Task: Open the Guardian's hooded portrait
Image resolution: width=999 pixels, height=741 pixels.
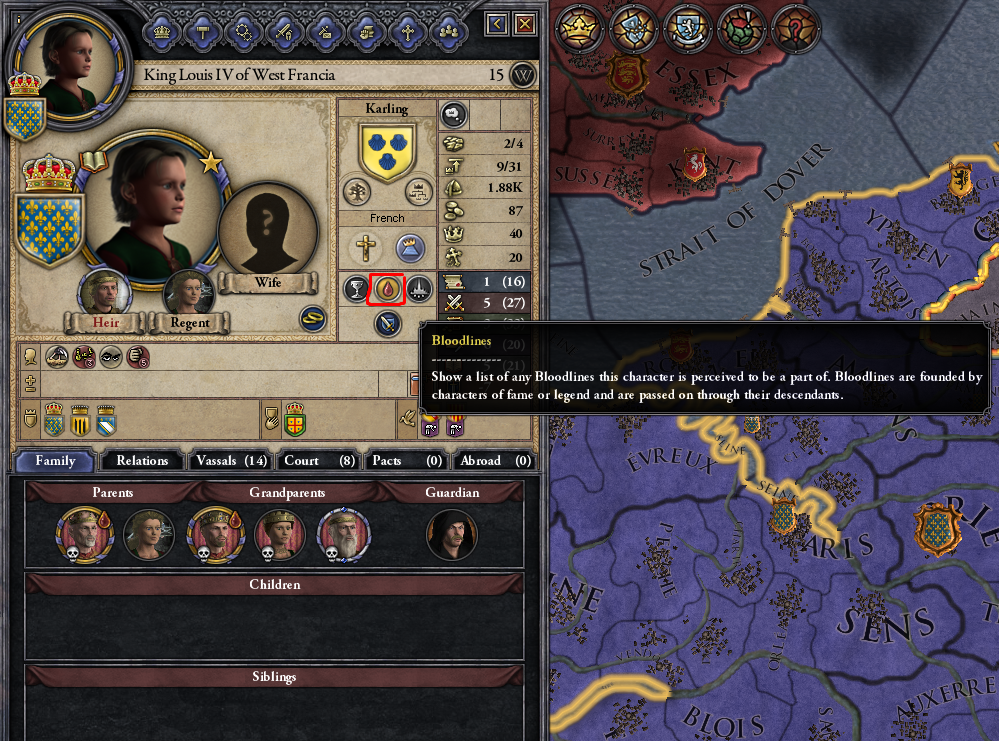Action: (x=451, y=534)
